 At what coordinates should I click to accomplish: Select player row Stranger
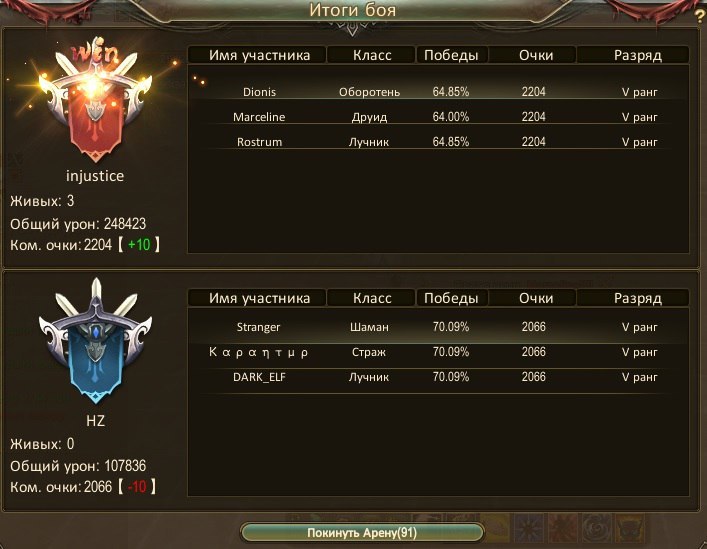[438, 327]
